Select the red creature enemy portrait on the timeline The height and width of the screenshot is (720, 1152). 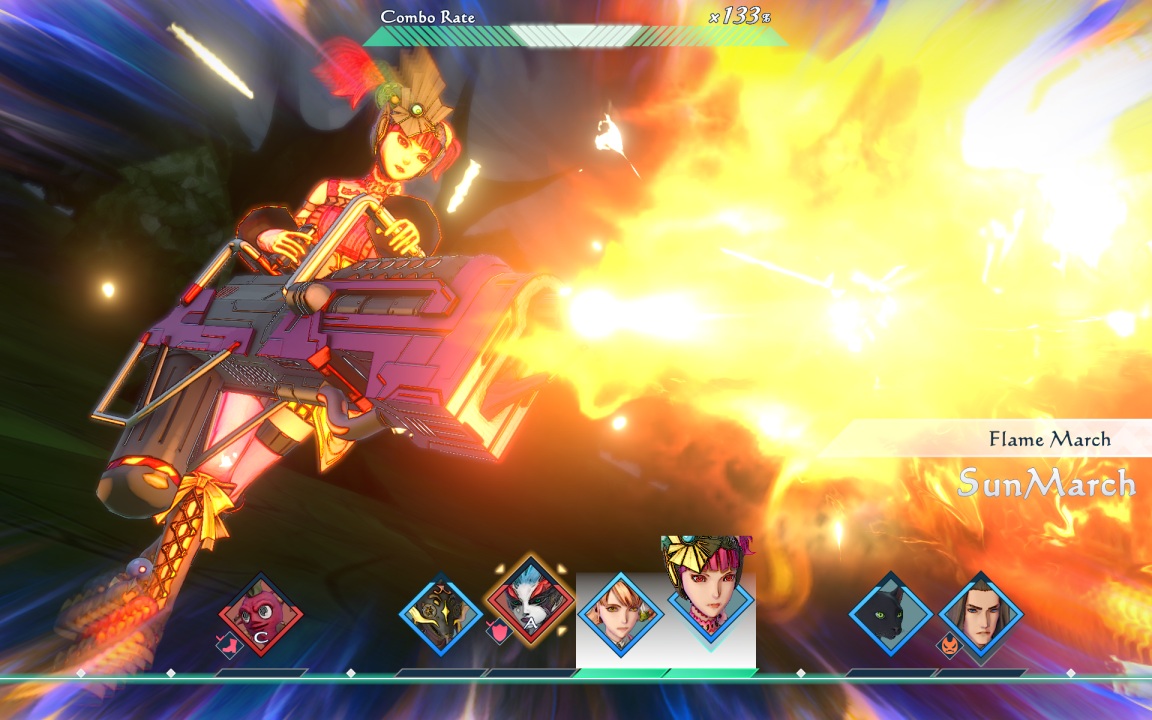261,614
